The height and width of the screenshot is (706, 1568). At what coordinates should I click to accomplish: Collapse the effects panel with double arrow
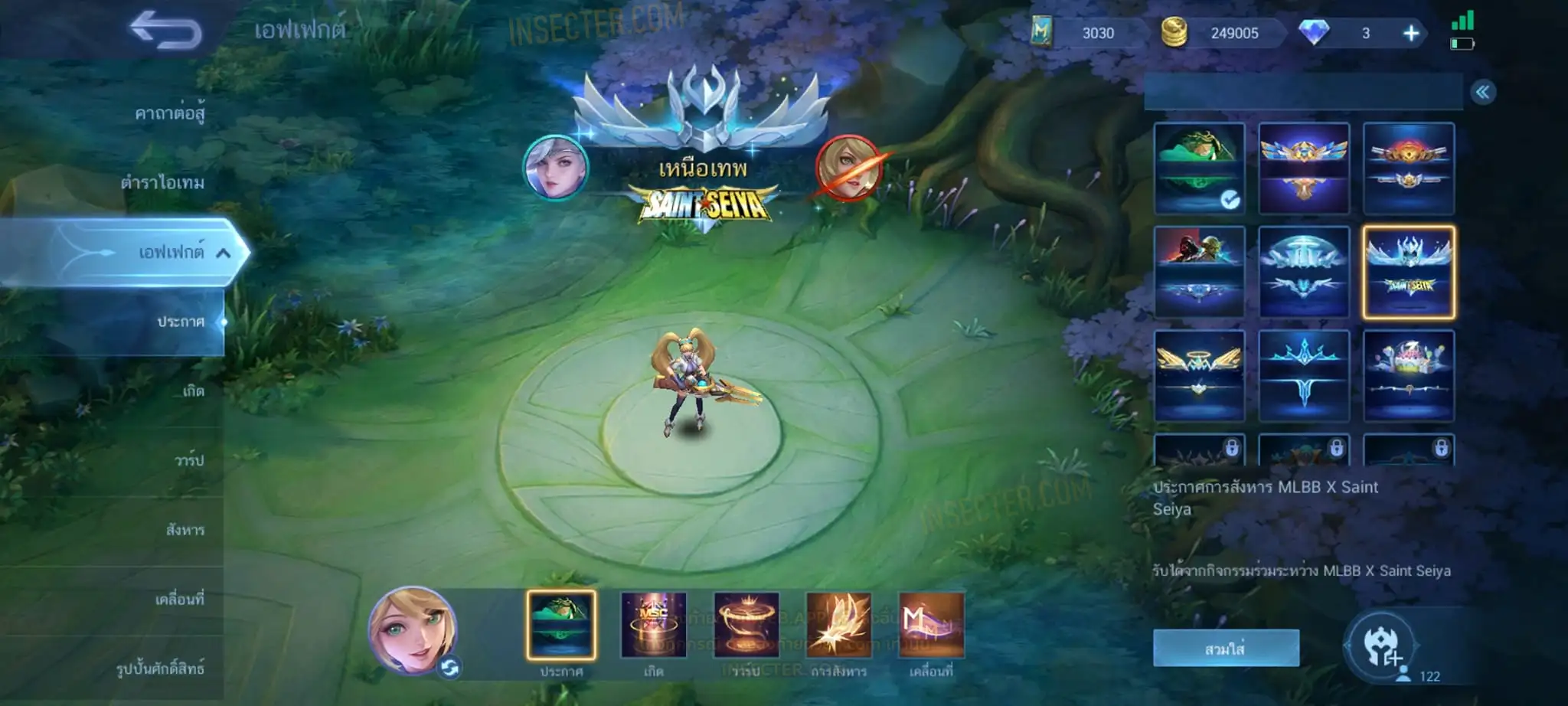coord(1482,93)
